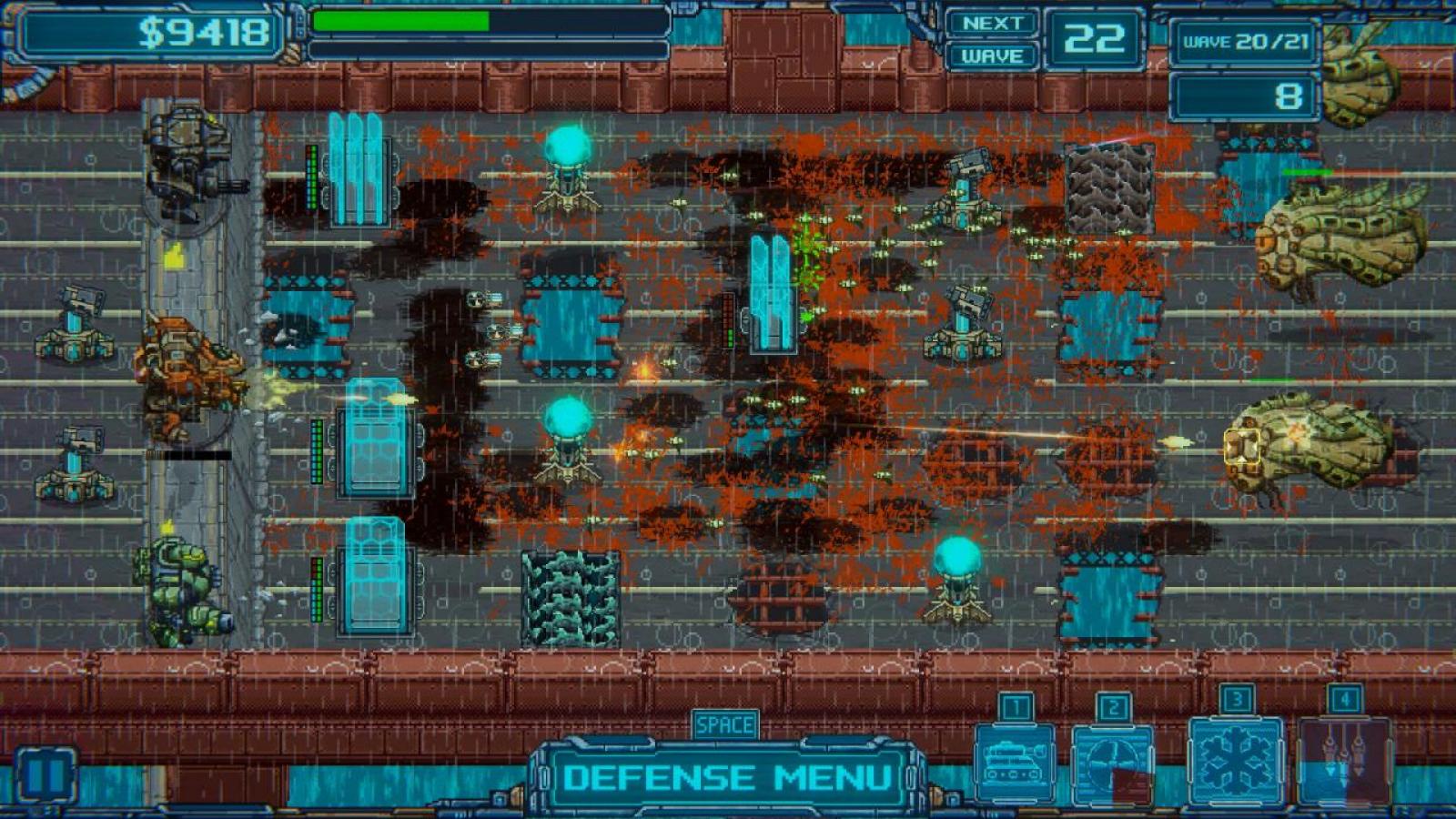Activate the tank support ability
Screen dimensions: 1456x819
click(x=1014, y=763)
